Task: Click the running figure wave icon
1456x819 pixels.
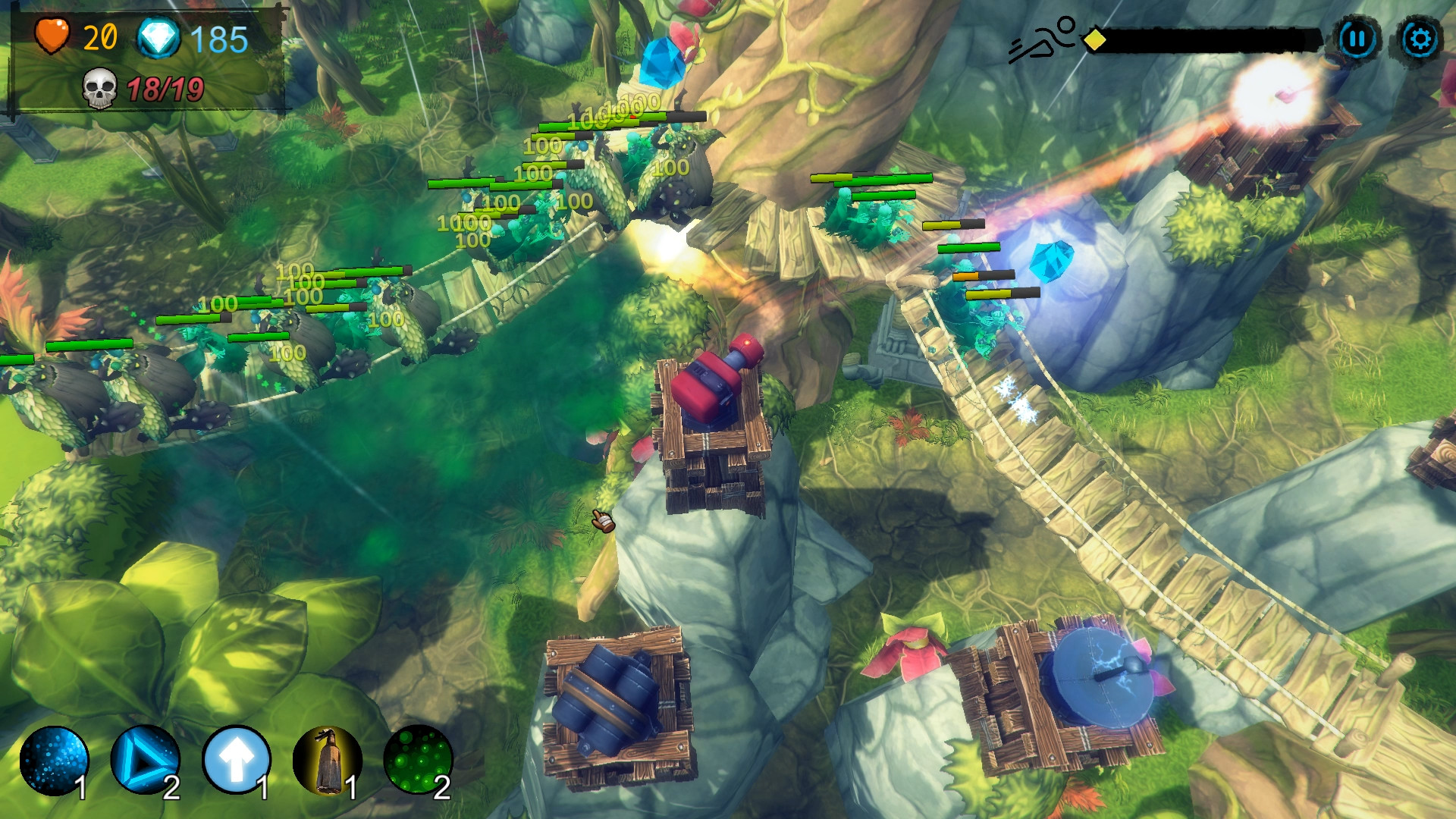Action: [x=1043, y=36]
